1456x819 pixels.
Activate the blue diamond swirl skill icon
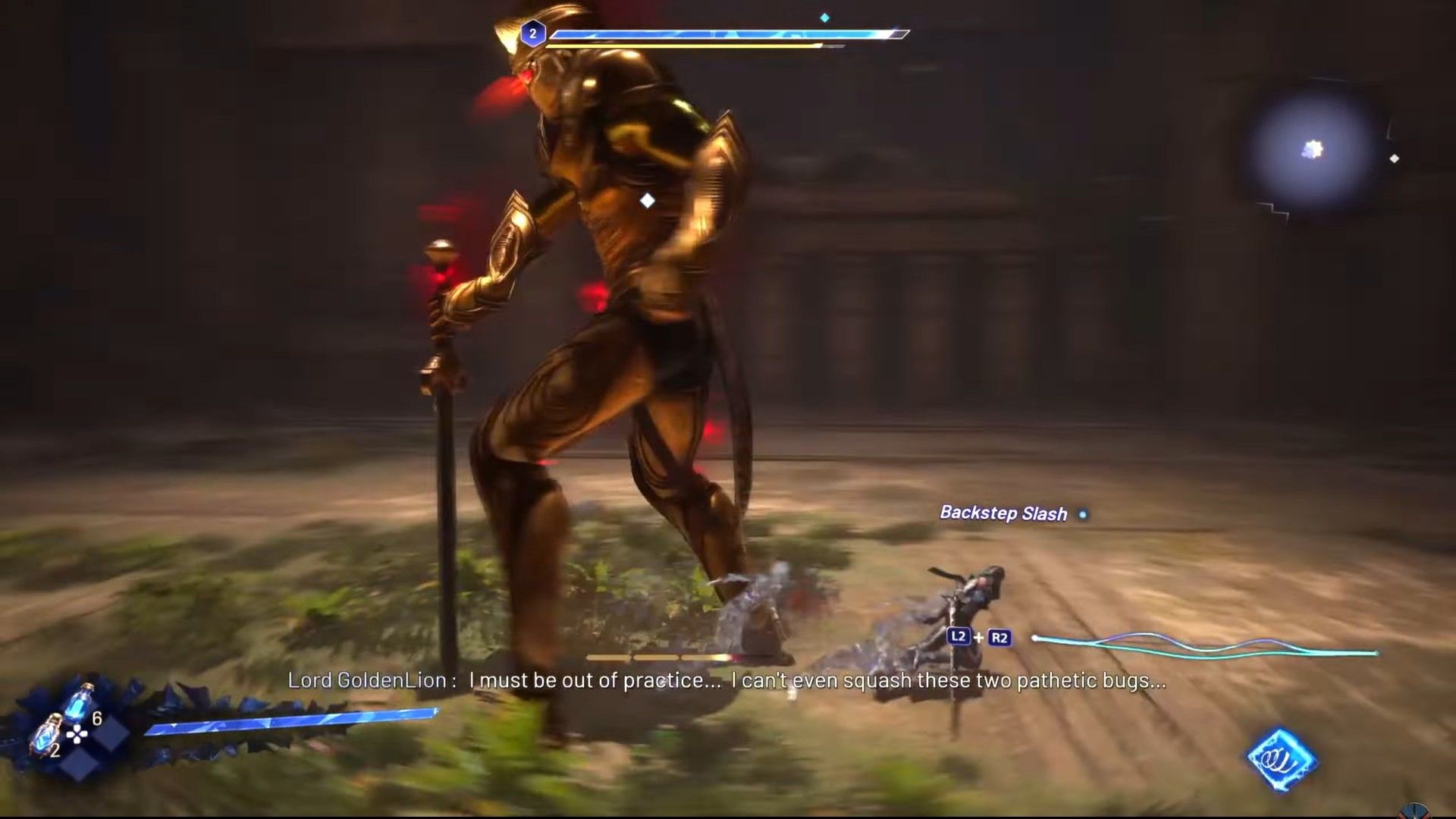[x=1282, y=759]
